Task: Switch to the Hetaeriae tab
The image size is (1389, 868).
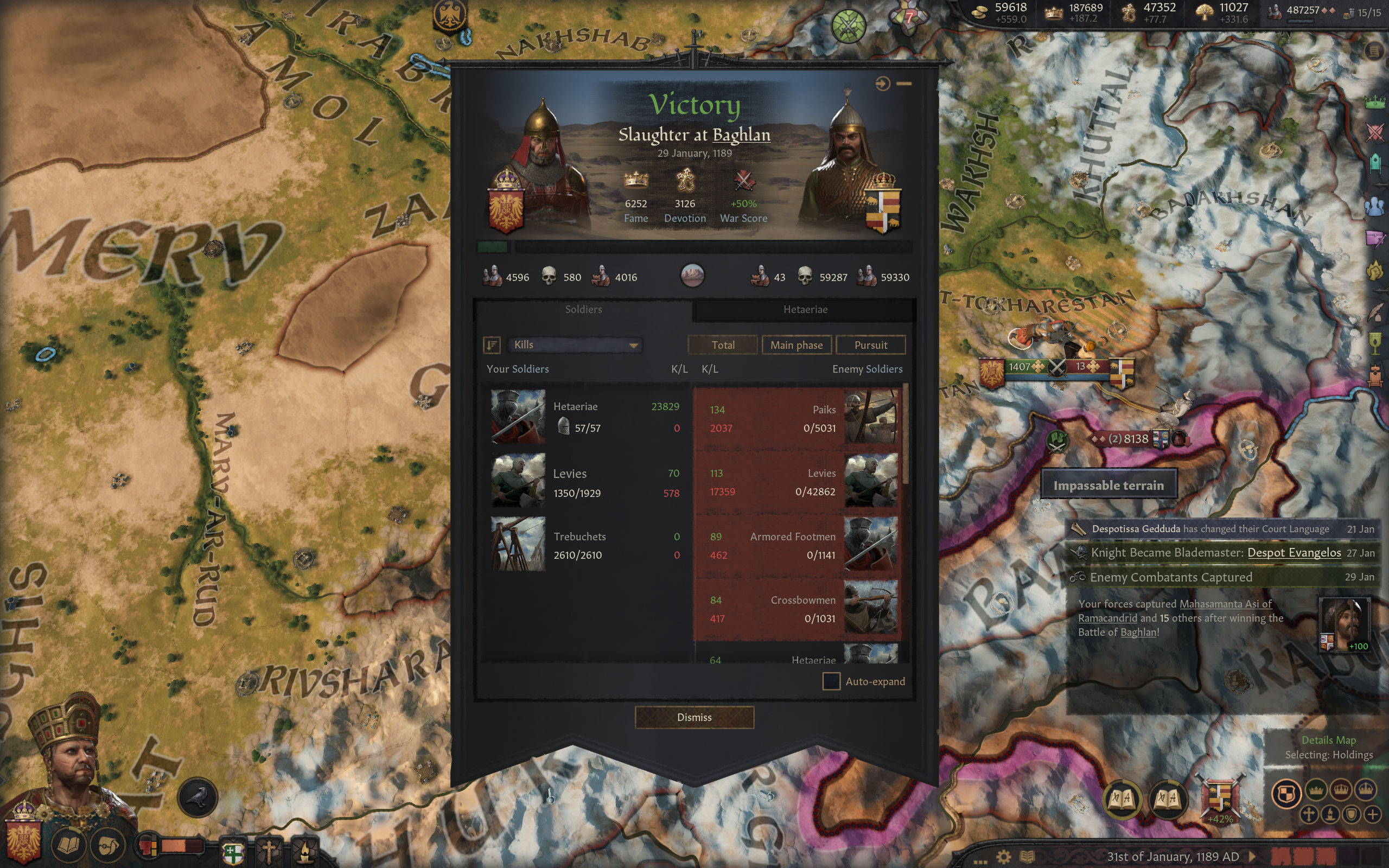Action: [805, 309]
